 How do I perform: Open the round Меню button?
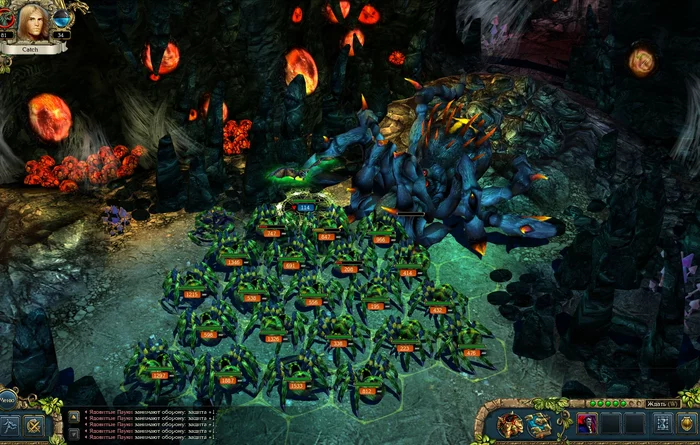[5, 398]
